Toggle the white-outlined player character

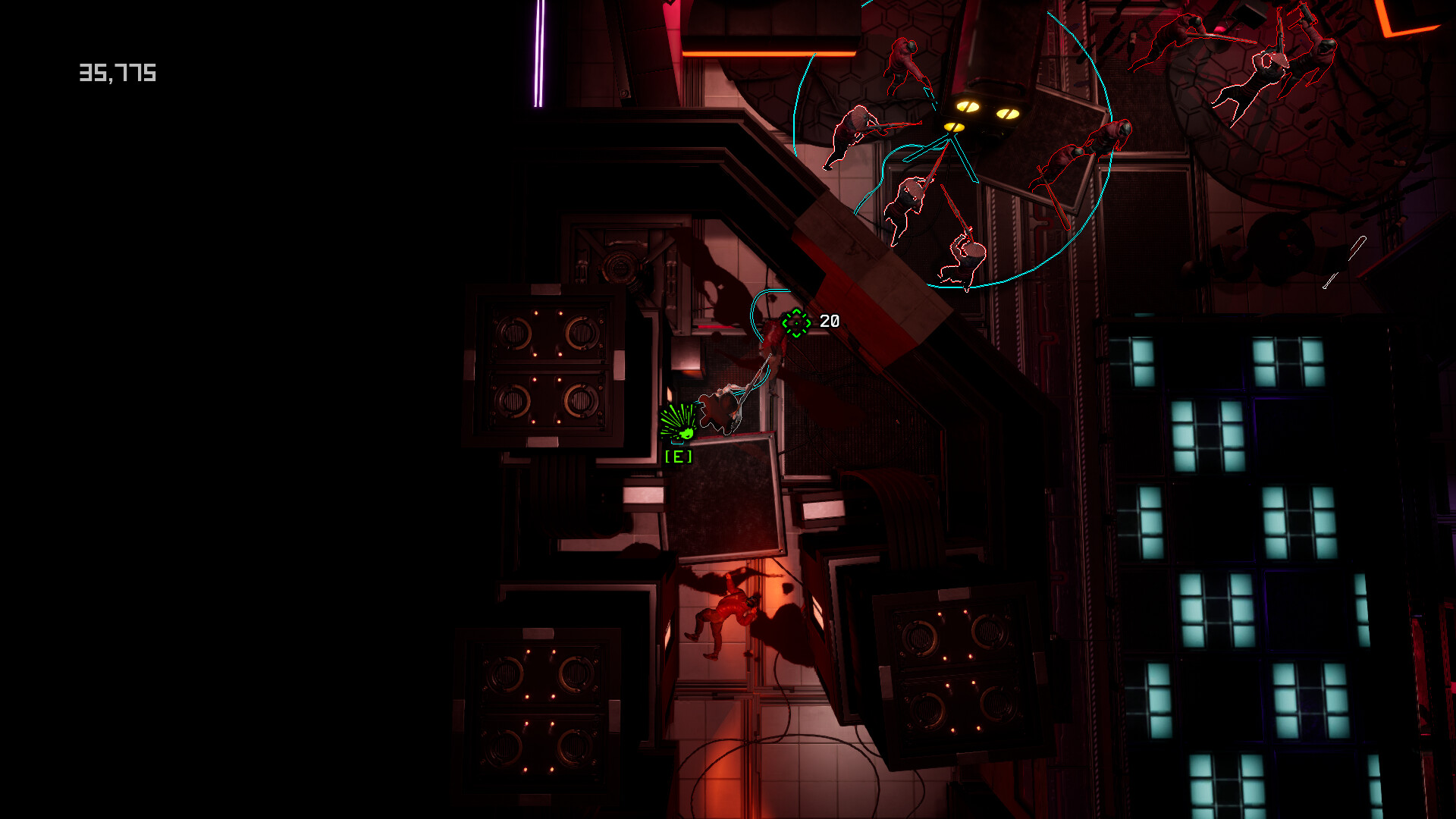[720, 408]
